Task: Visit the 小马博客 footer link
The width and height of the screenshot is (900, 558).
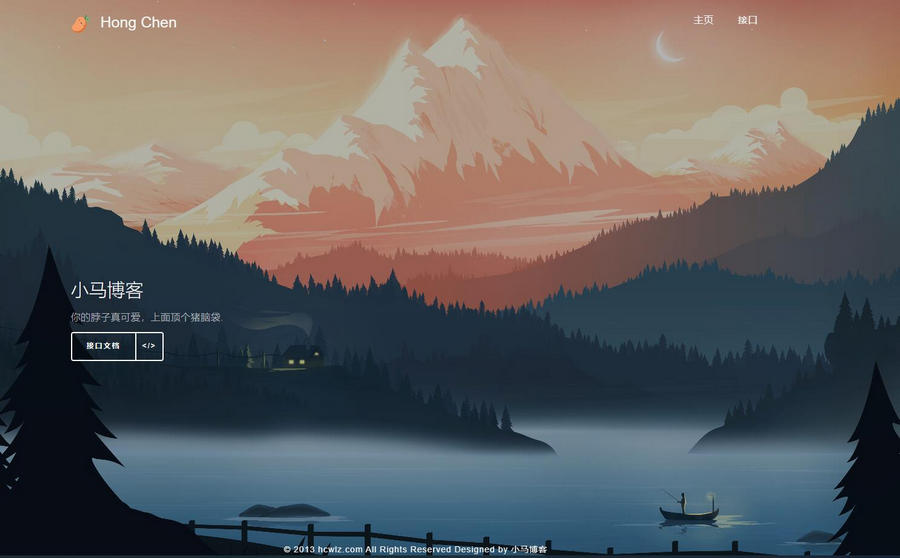Action: 528,549
